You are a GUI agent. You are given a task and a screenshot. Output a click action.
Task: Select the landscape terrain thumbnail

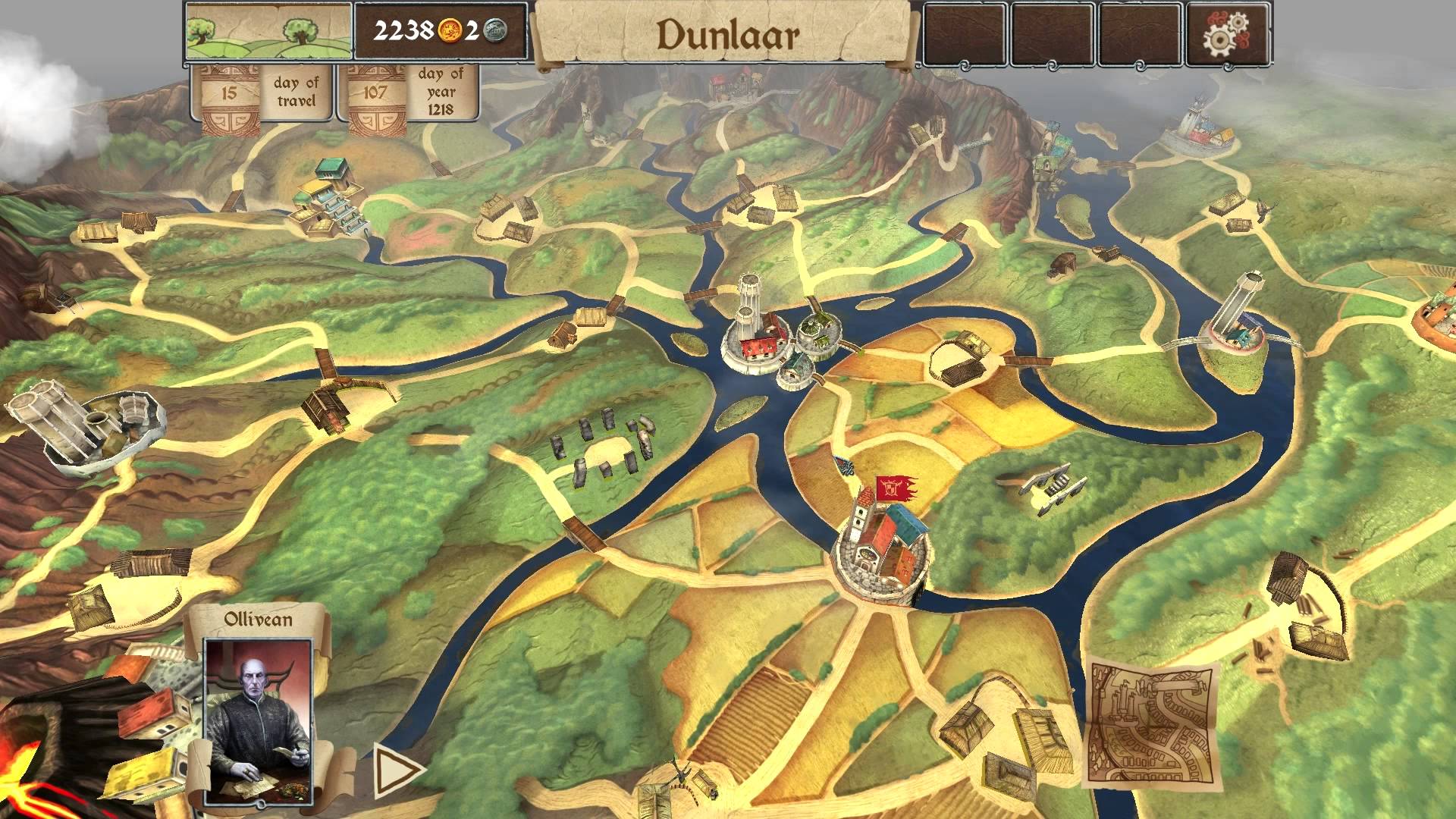268,32
